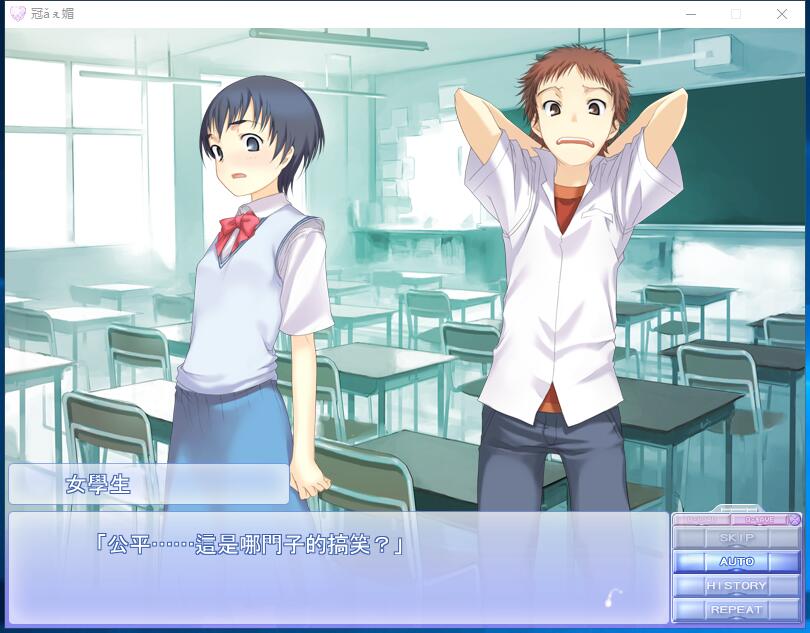This screenshot has height=633, width=810.
Task: Close the game window
Action: pos(782,14)
